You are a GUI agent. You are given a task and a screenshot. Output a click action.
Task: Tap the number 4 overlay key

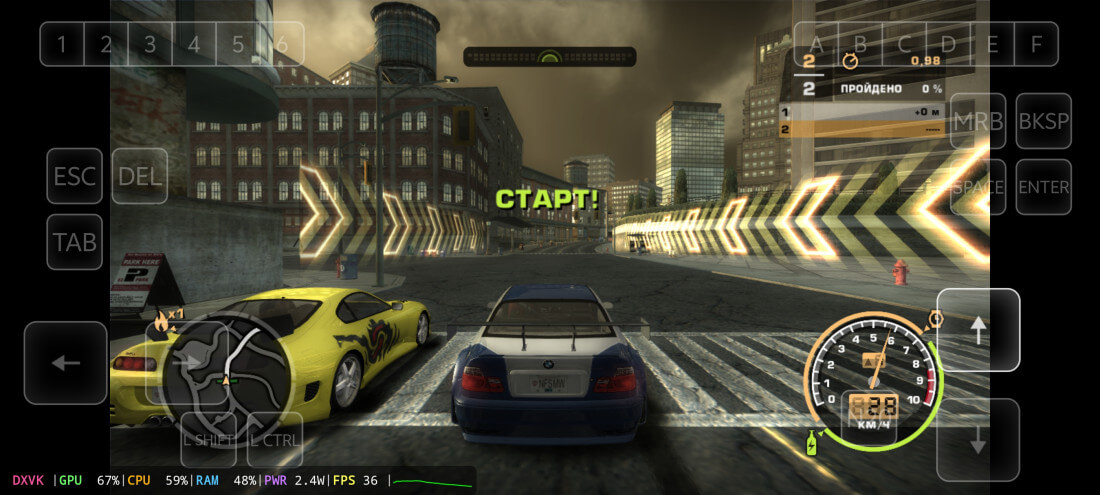coord(194,44)
